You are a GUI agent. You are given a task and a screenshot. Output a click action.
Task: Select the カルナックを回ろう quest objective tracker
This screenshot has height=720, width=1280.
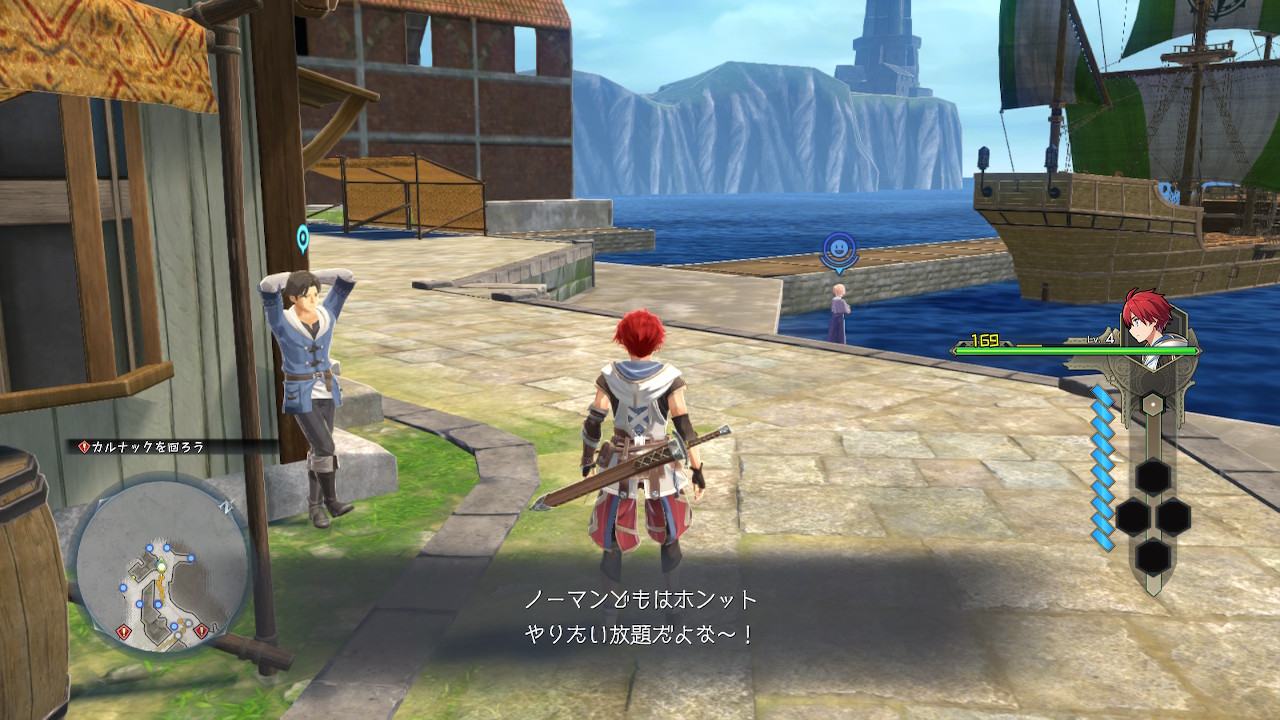coord(142,447)
